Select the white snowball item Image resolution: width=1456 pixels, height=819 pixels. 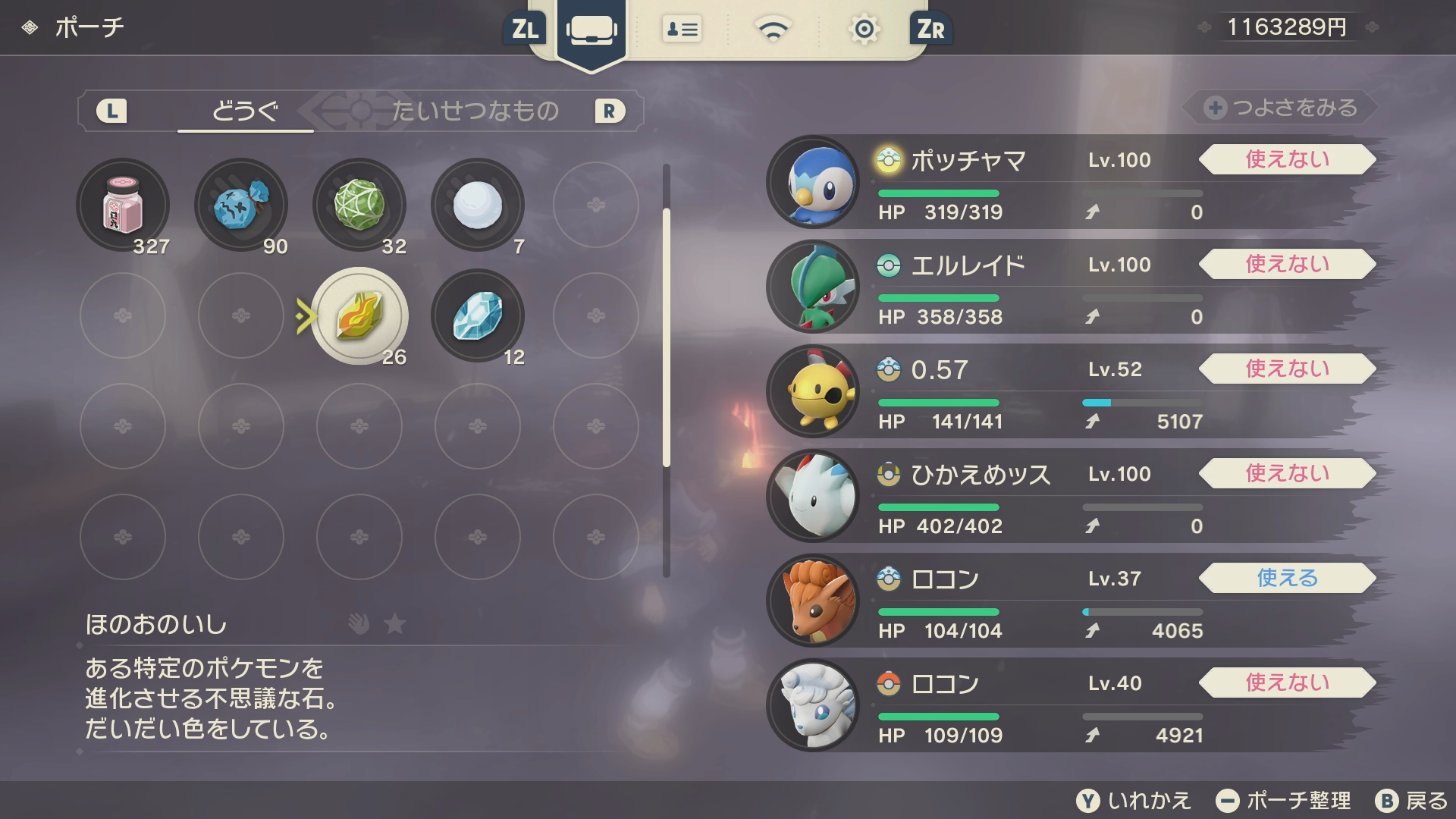(478, 205)
